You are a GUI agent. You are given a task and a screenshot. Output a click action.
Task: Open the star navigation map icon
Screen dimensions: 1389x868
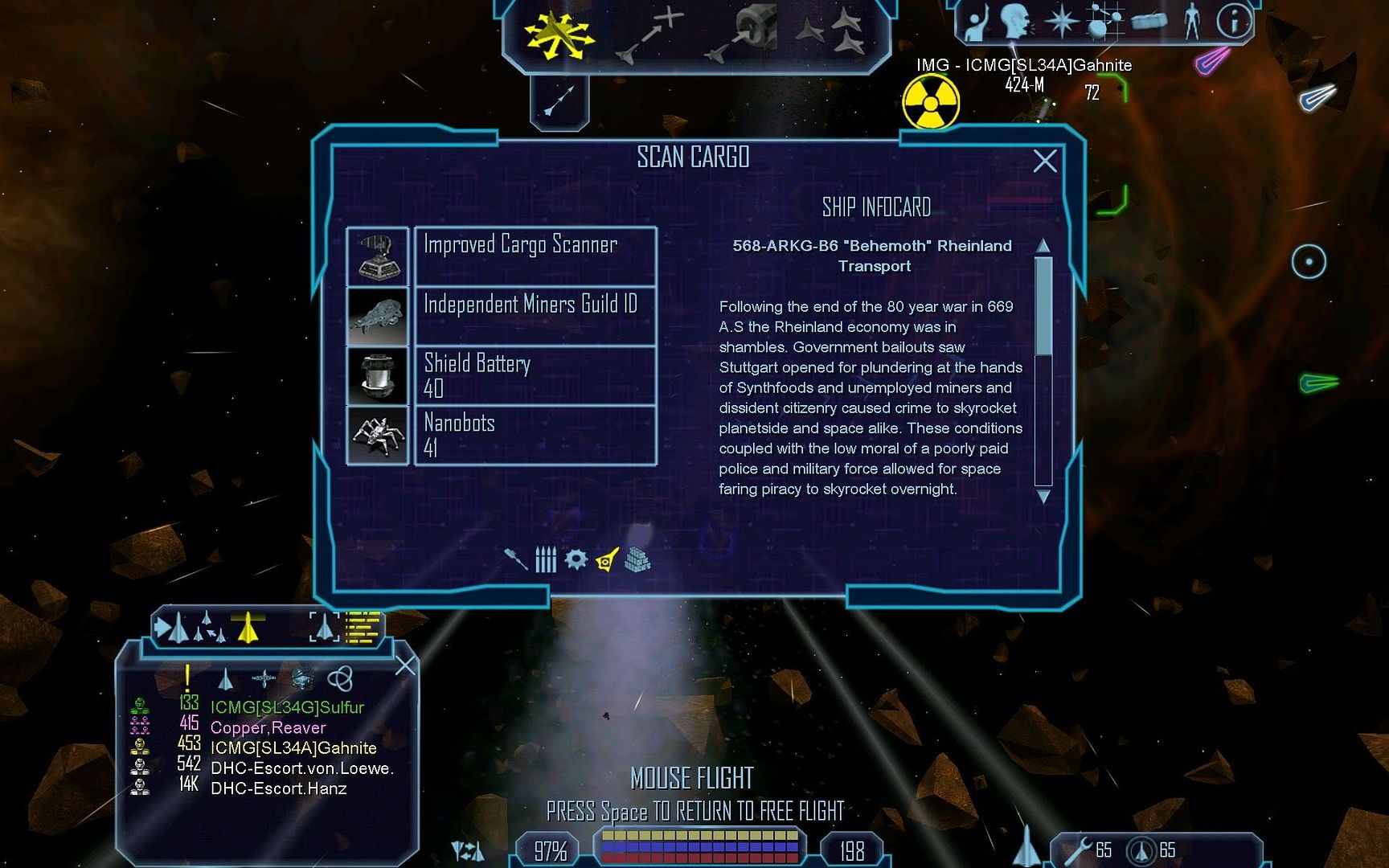click(1062, 22)
